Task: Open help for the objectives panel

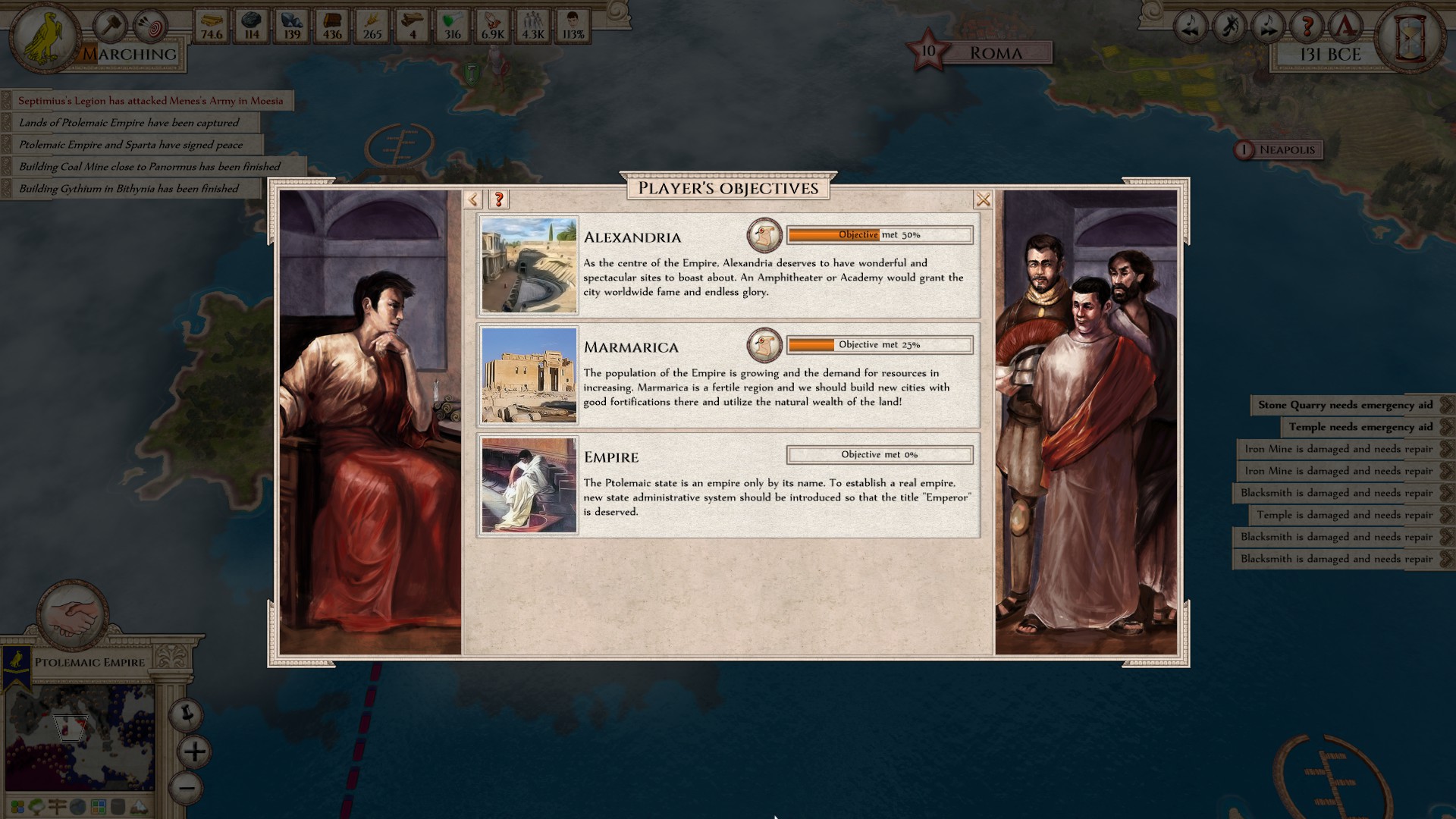Action: (498, 199)
